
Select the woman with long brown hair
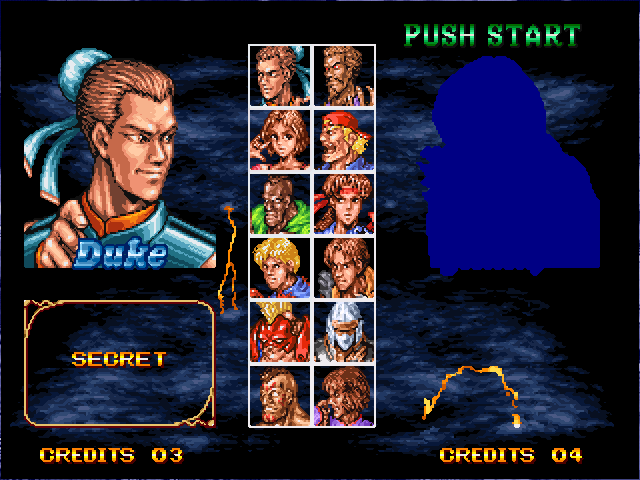click(x=281, y=140)
